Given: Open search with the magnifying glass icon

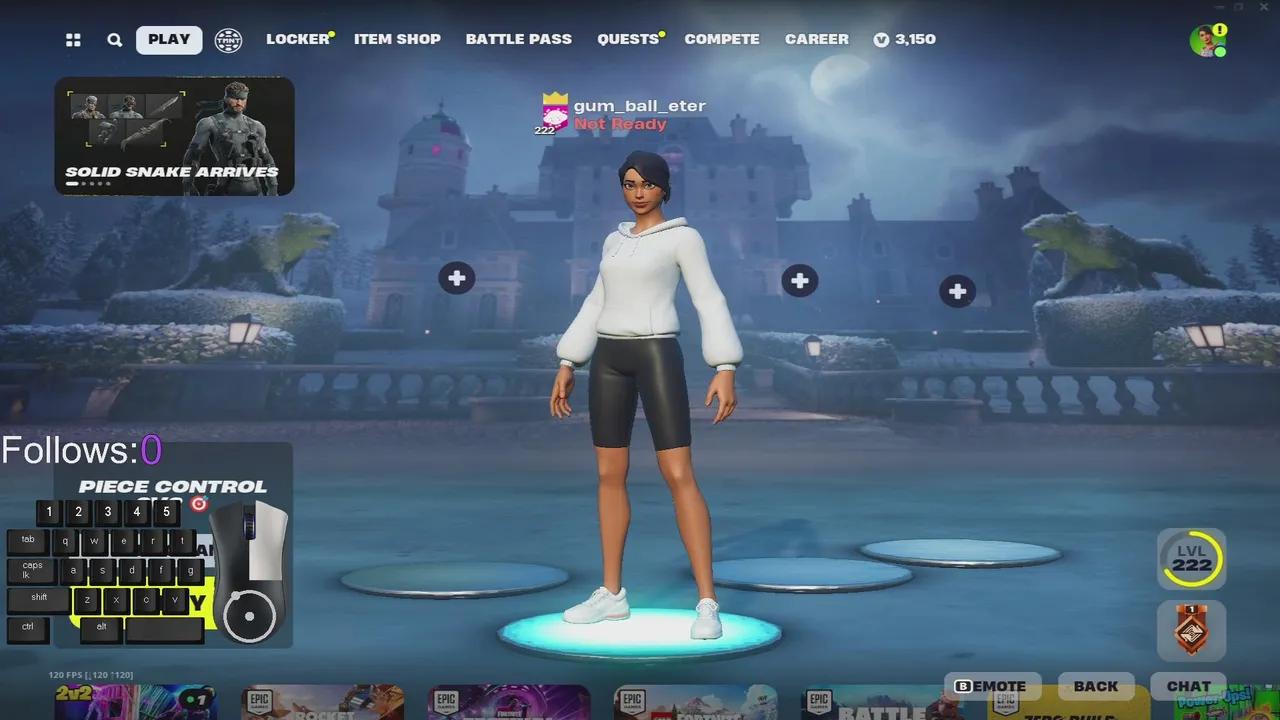Looking at the screenshot, I should coord(114,39).
